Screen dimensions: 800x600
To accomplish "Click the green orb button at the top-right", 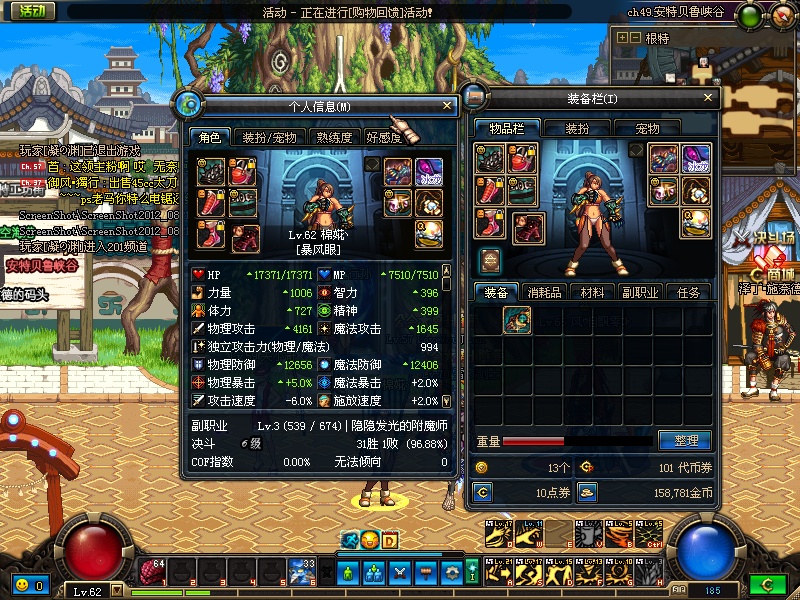I will 747,14.
